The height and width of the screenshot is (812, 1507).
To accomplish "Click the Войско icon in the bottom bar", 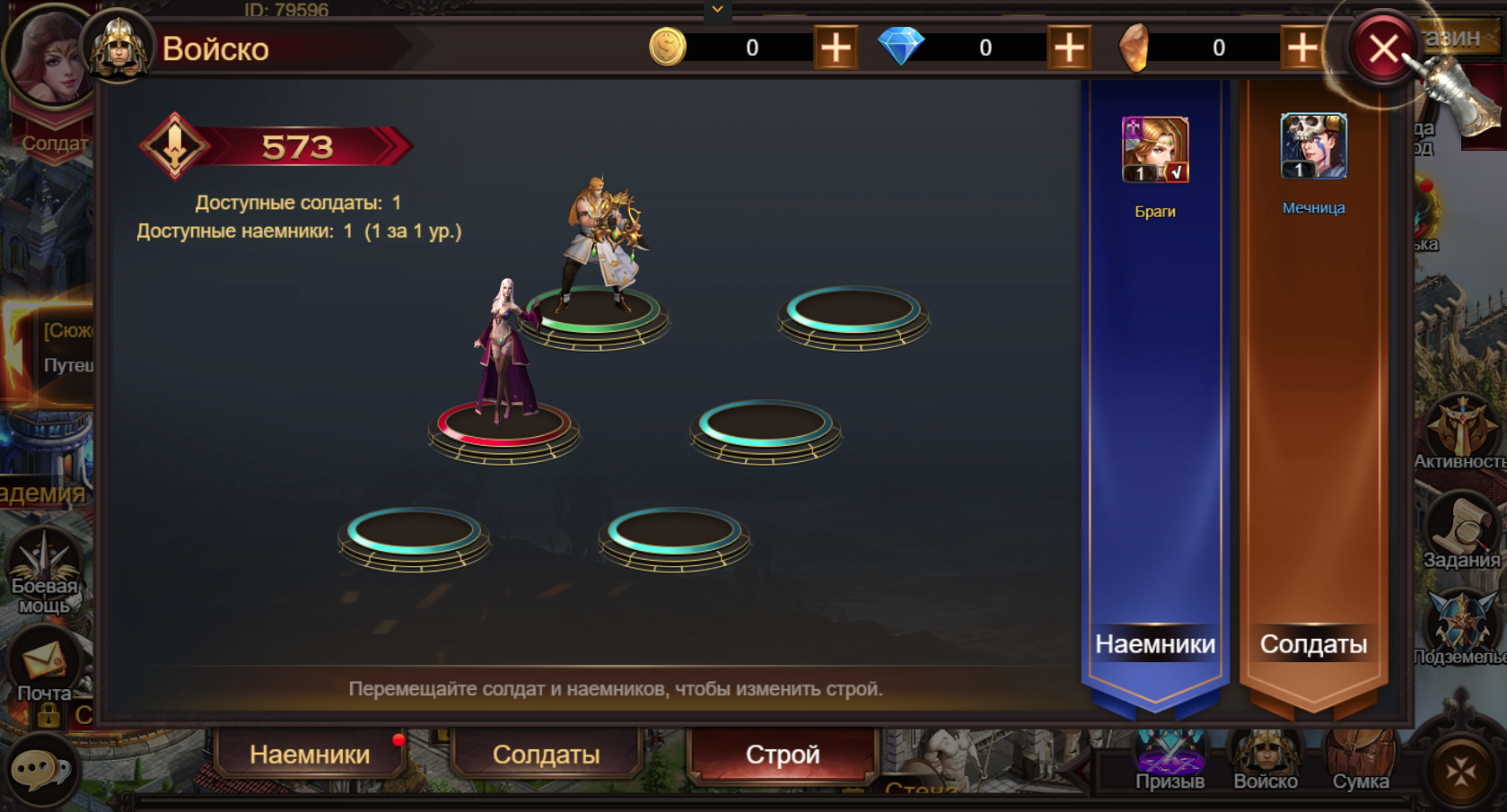I will 1266,763.
